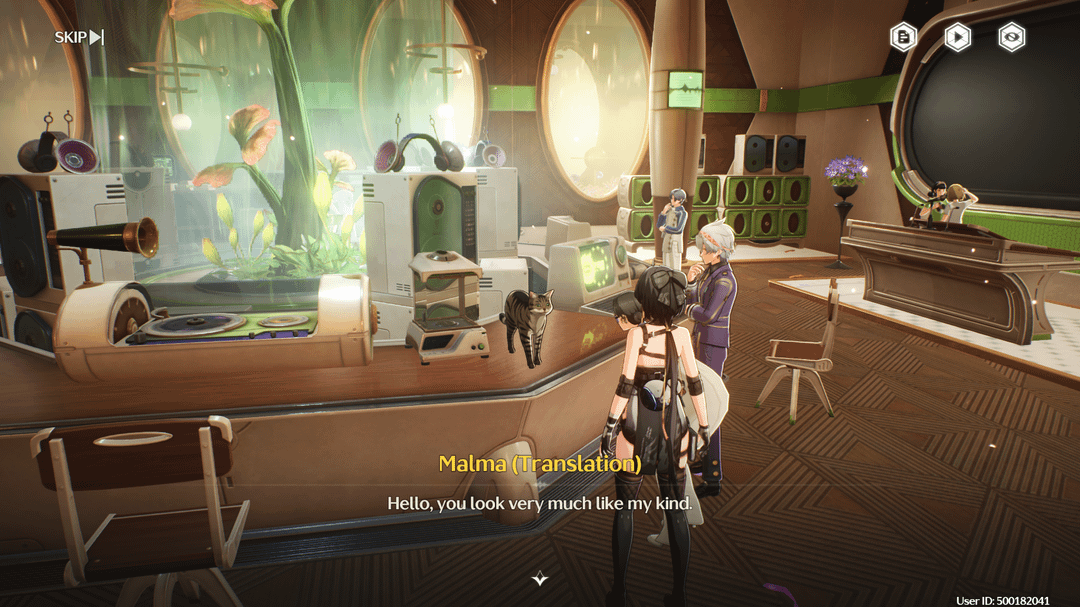
Task: Open the dialogue log document icon
Action: pos(904,37)
